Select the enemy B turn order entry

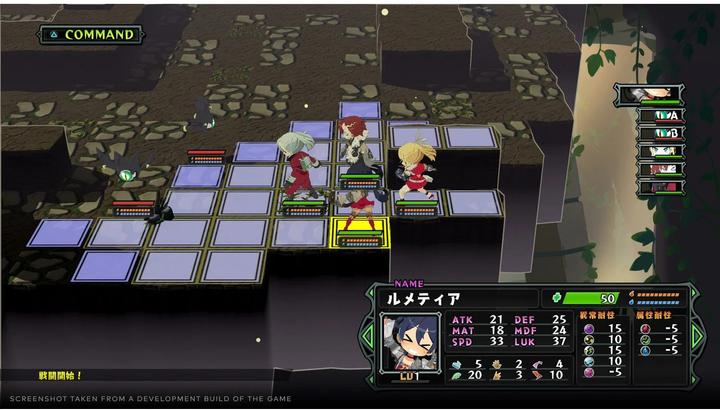[x=660, y=133]
